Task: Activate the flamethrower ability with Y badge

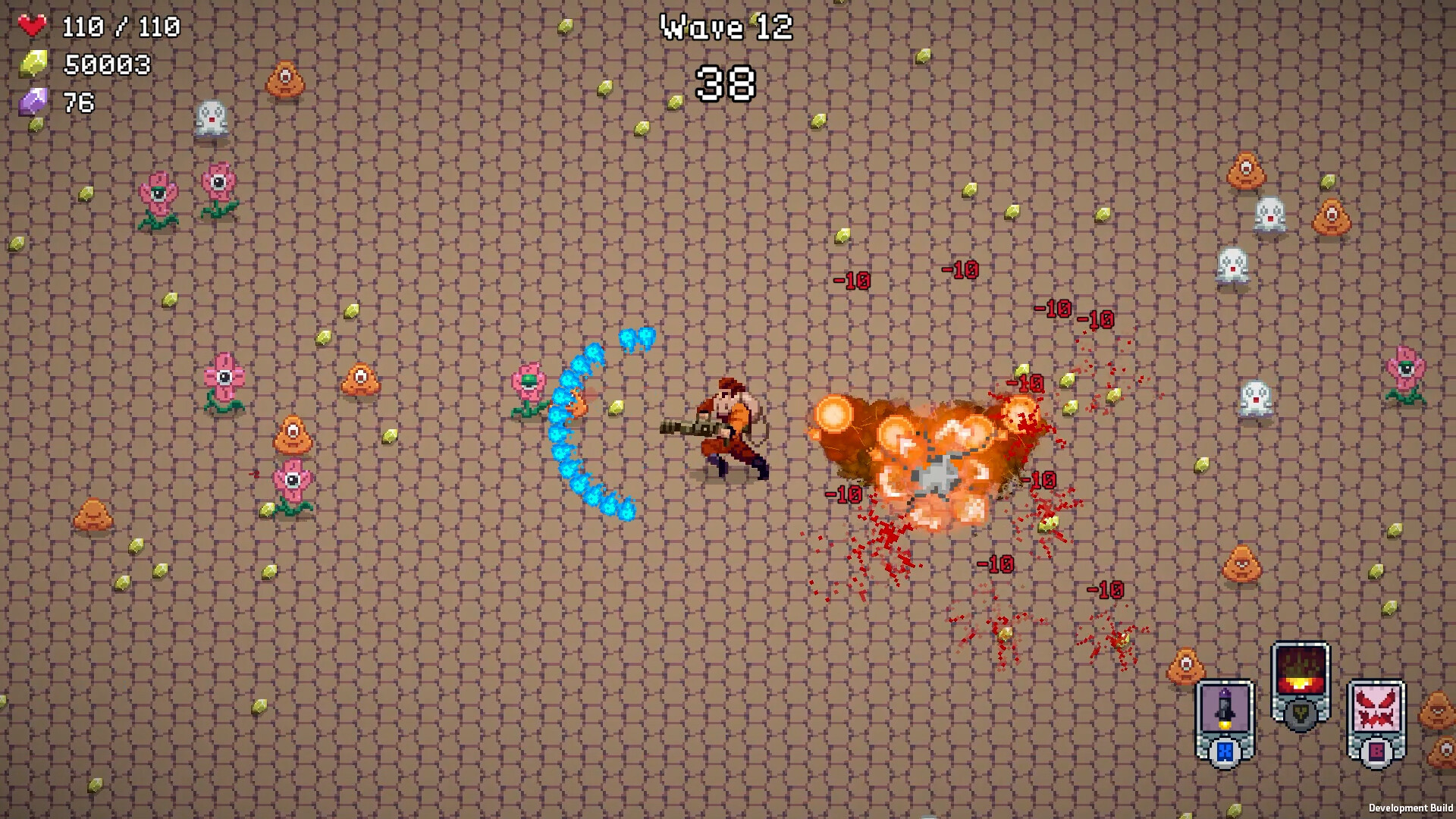Action: (1300, 671)
